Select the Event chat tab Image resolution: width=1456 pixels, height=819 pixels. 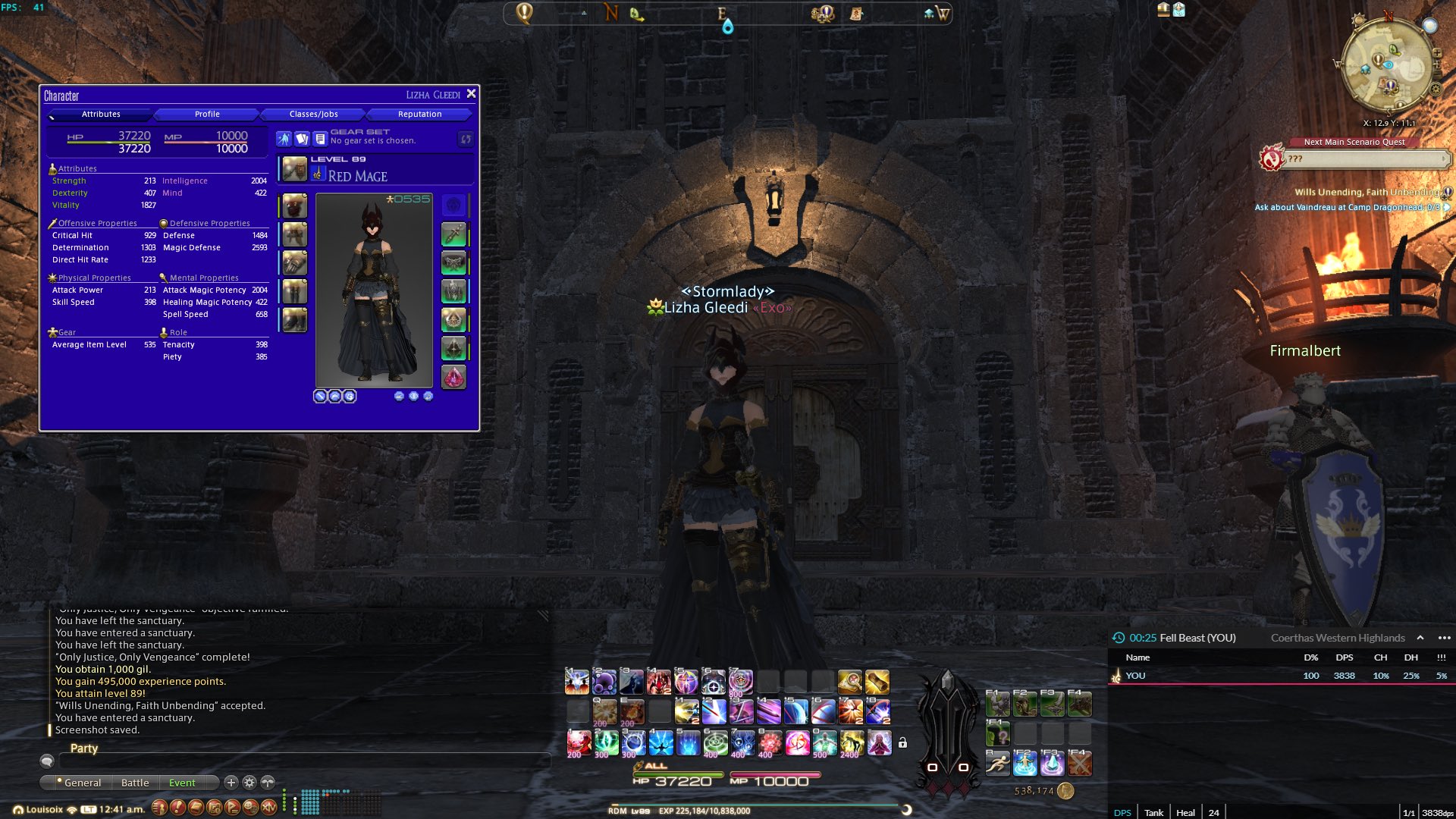click(x=182, y=783)
